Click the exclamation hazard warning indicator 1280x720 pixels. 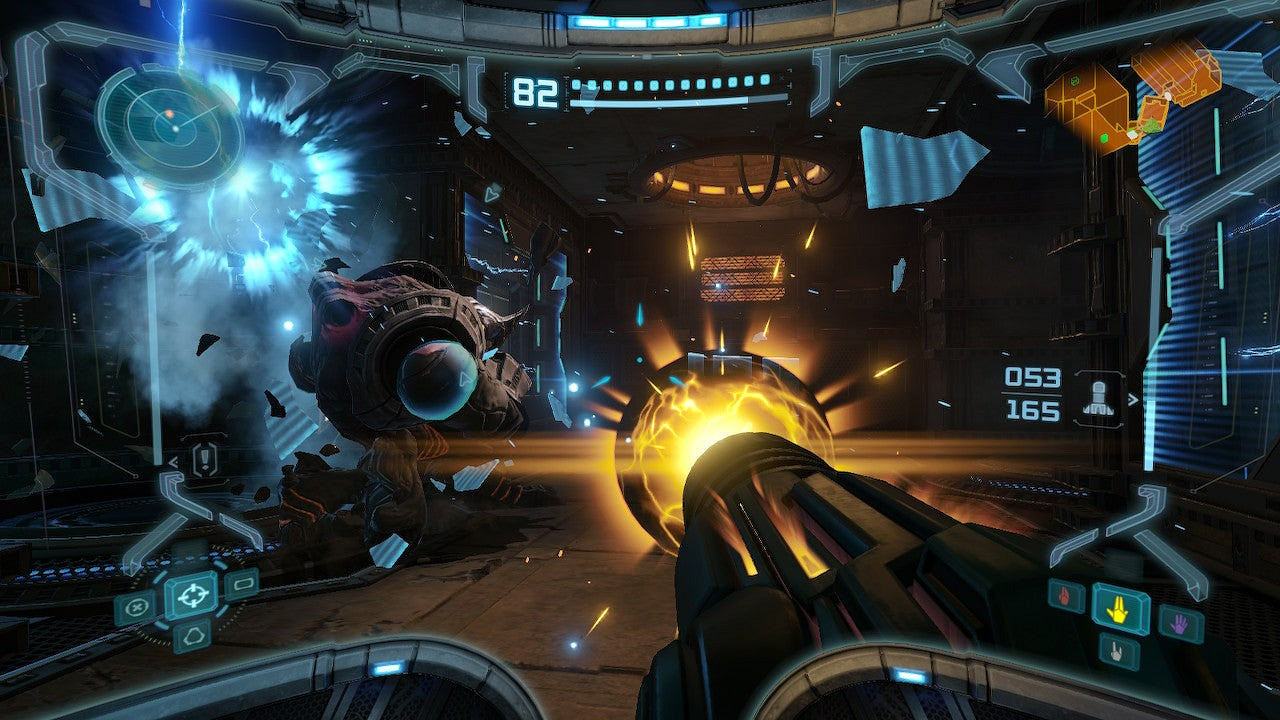206,460
